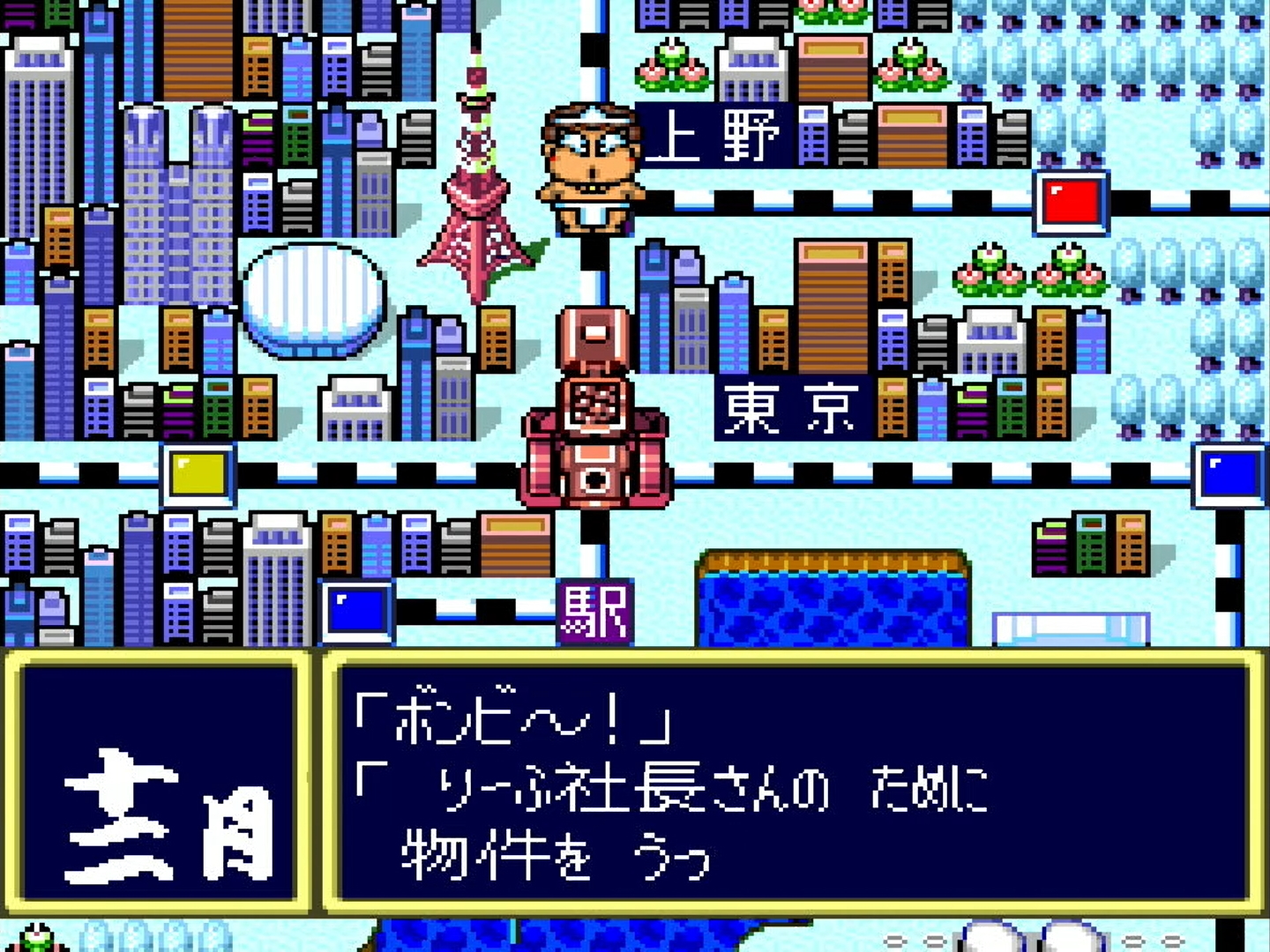Click the yellow card square on the left
Viewport: 1270px width, 952px height.
(196, 475)
